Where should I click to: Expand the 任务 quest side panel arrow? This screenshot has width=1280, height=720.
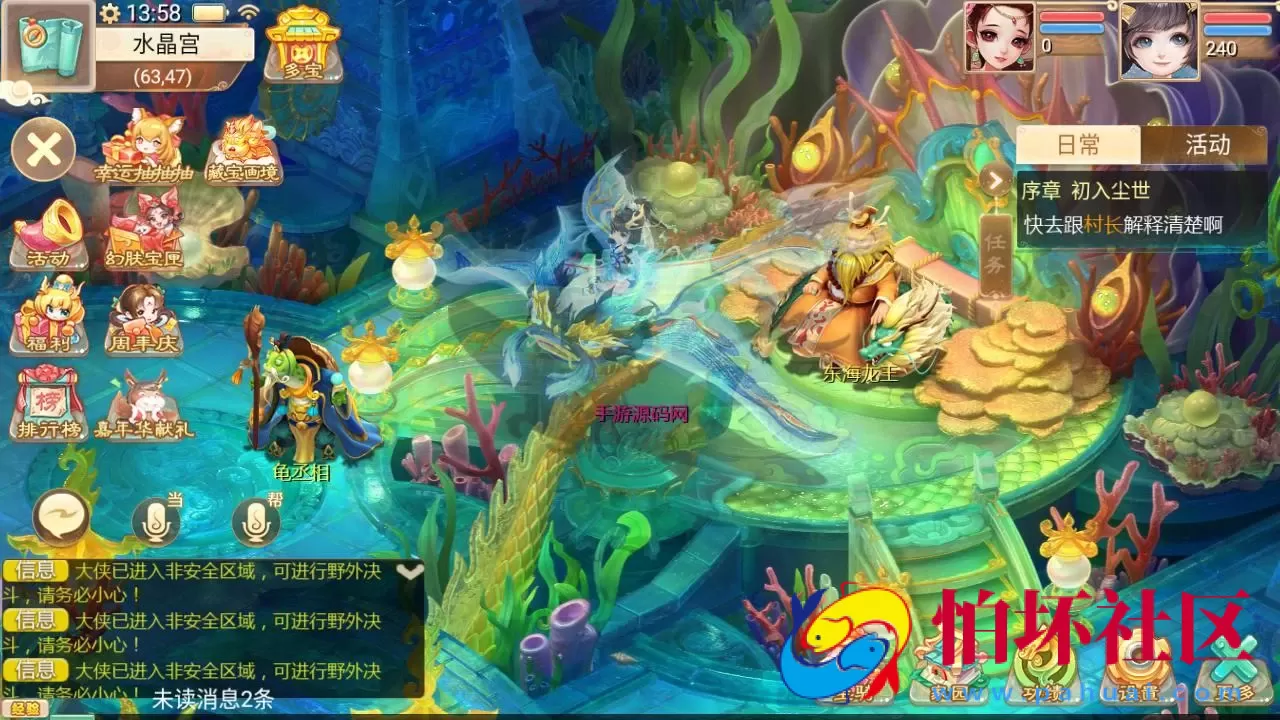pos(993,180)
